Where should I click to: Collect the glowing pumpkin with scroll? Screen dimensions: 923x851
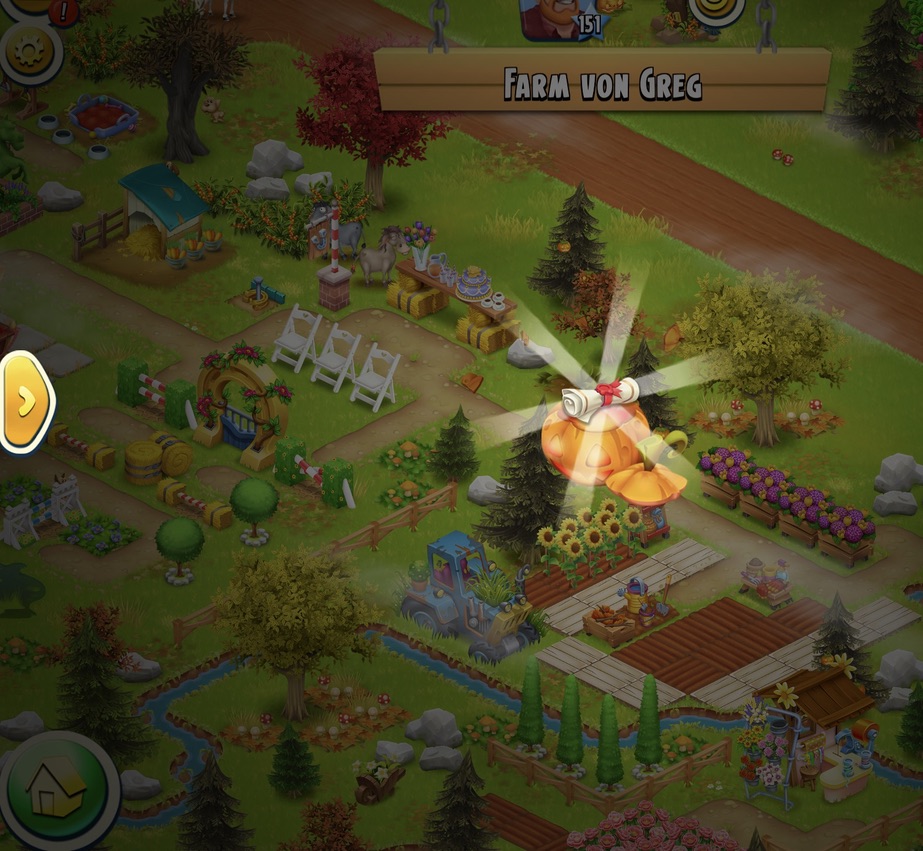597,430
